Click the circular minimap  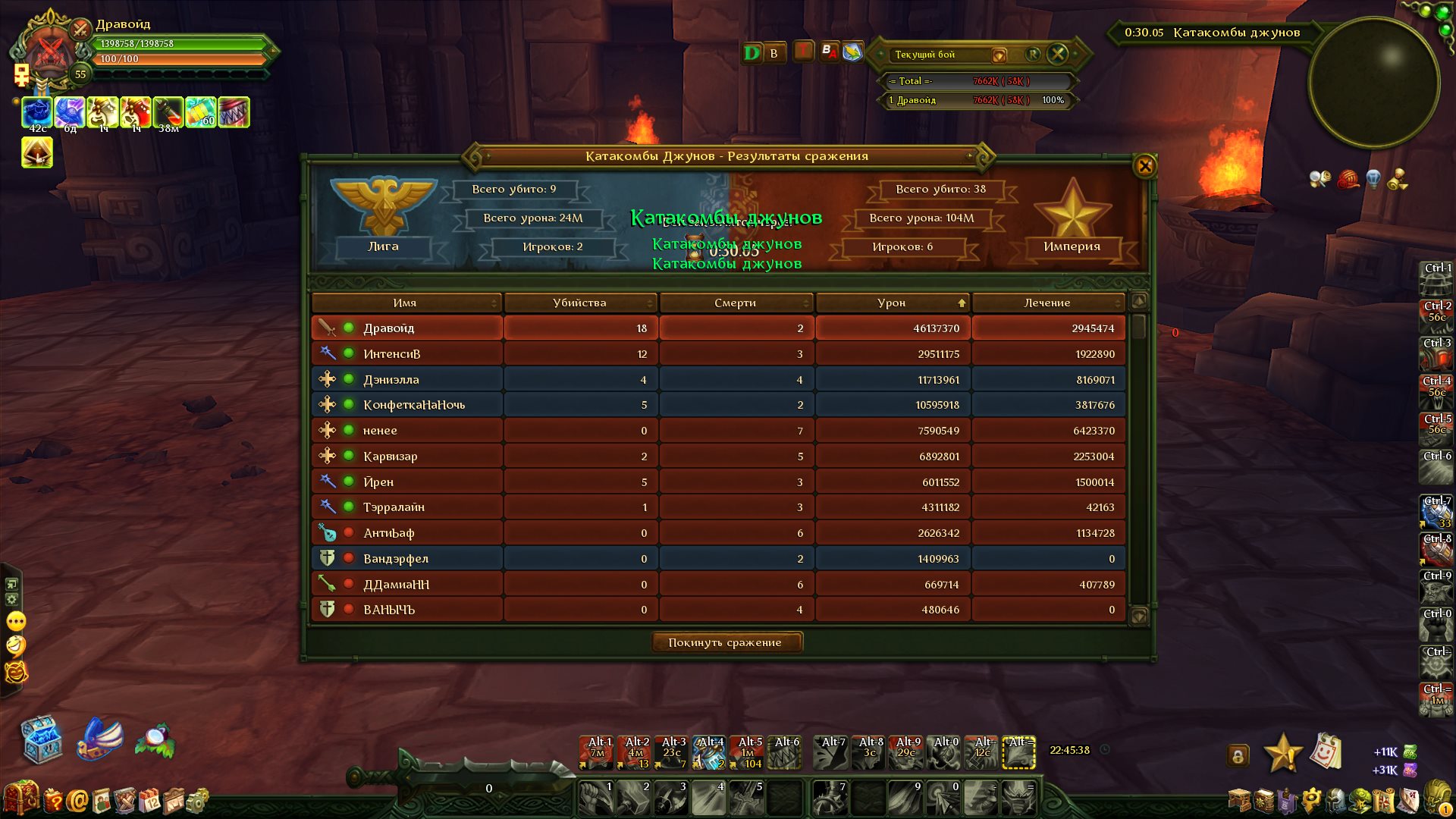pos(1373,82)
